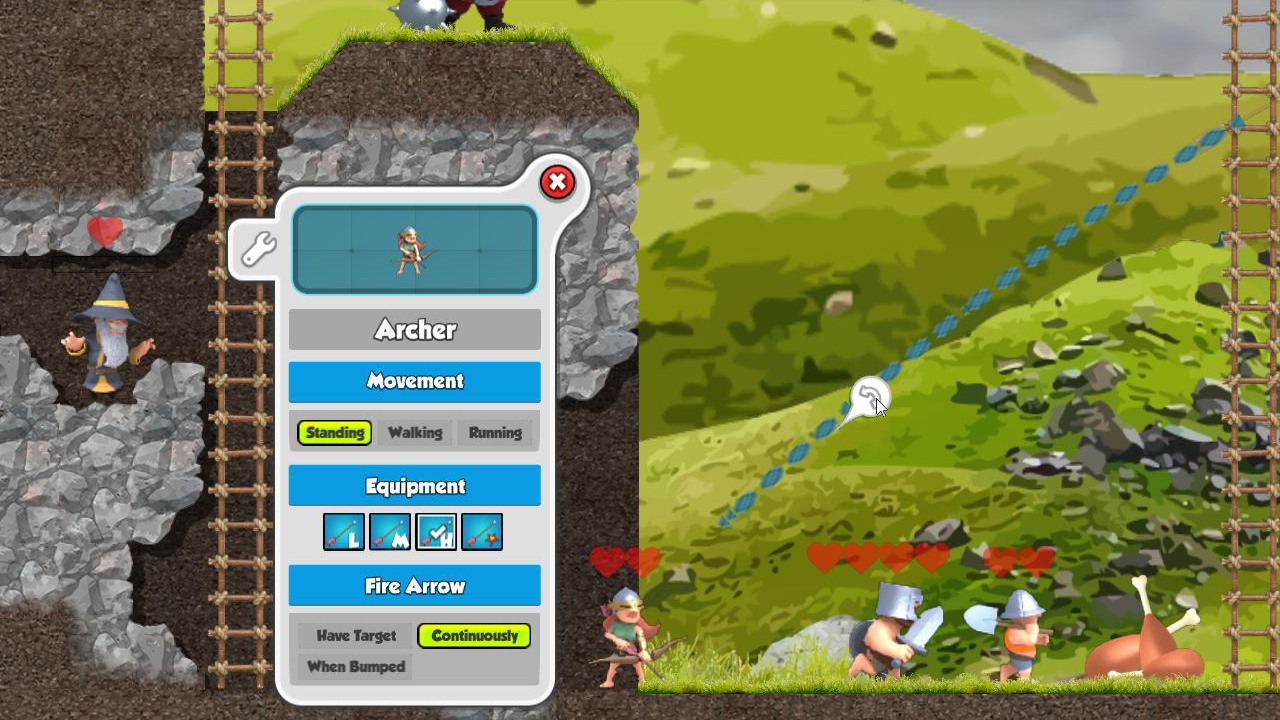Select the light arrow (L) equipment icon

pyautogui.click(x=345, y=531)
